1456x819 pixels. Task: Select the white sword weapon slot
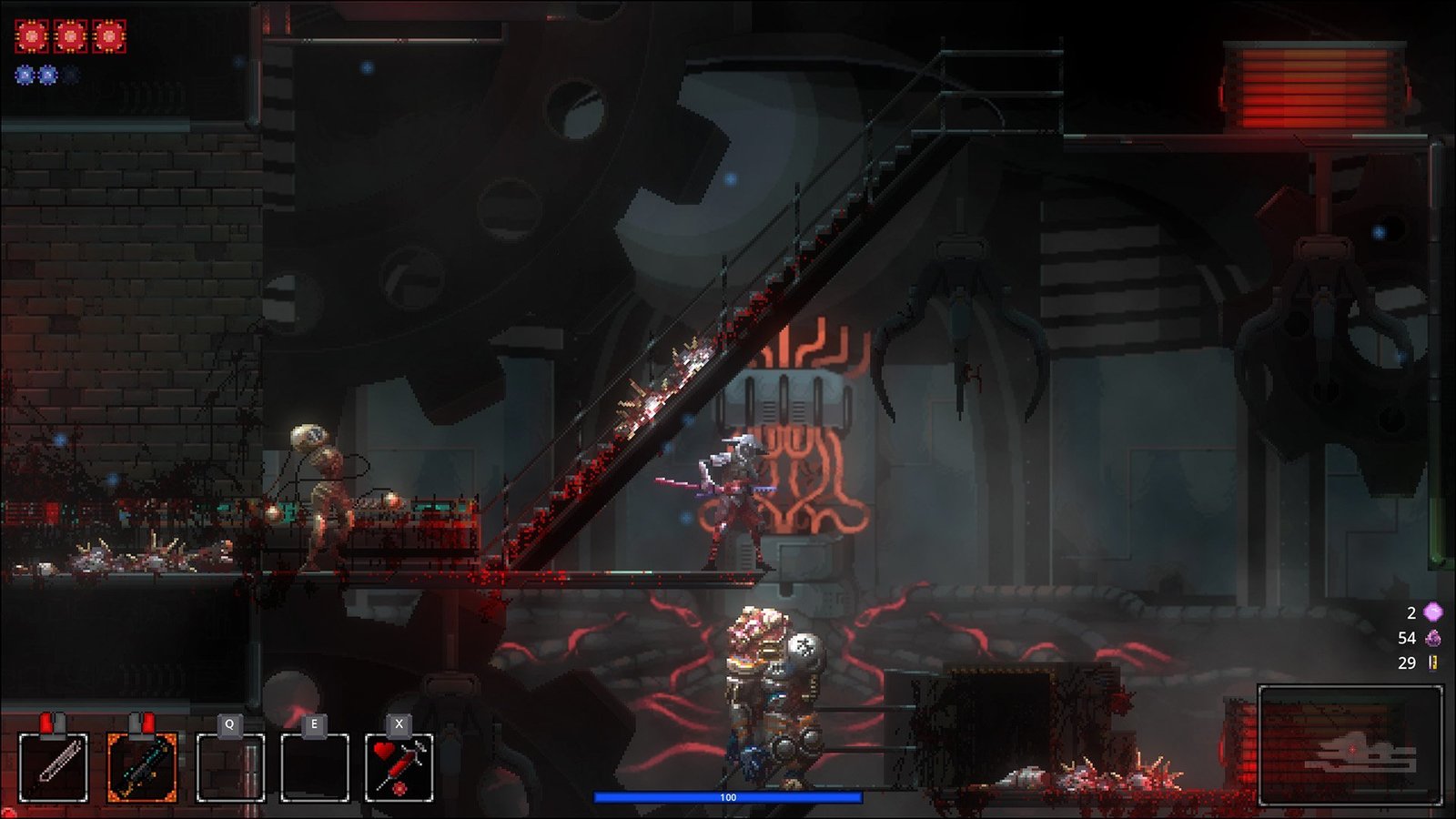point(54,767)
